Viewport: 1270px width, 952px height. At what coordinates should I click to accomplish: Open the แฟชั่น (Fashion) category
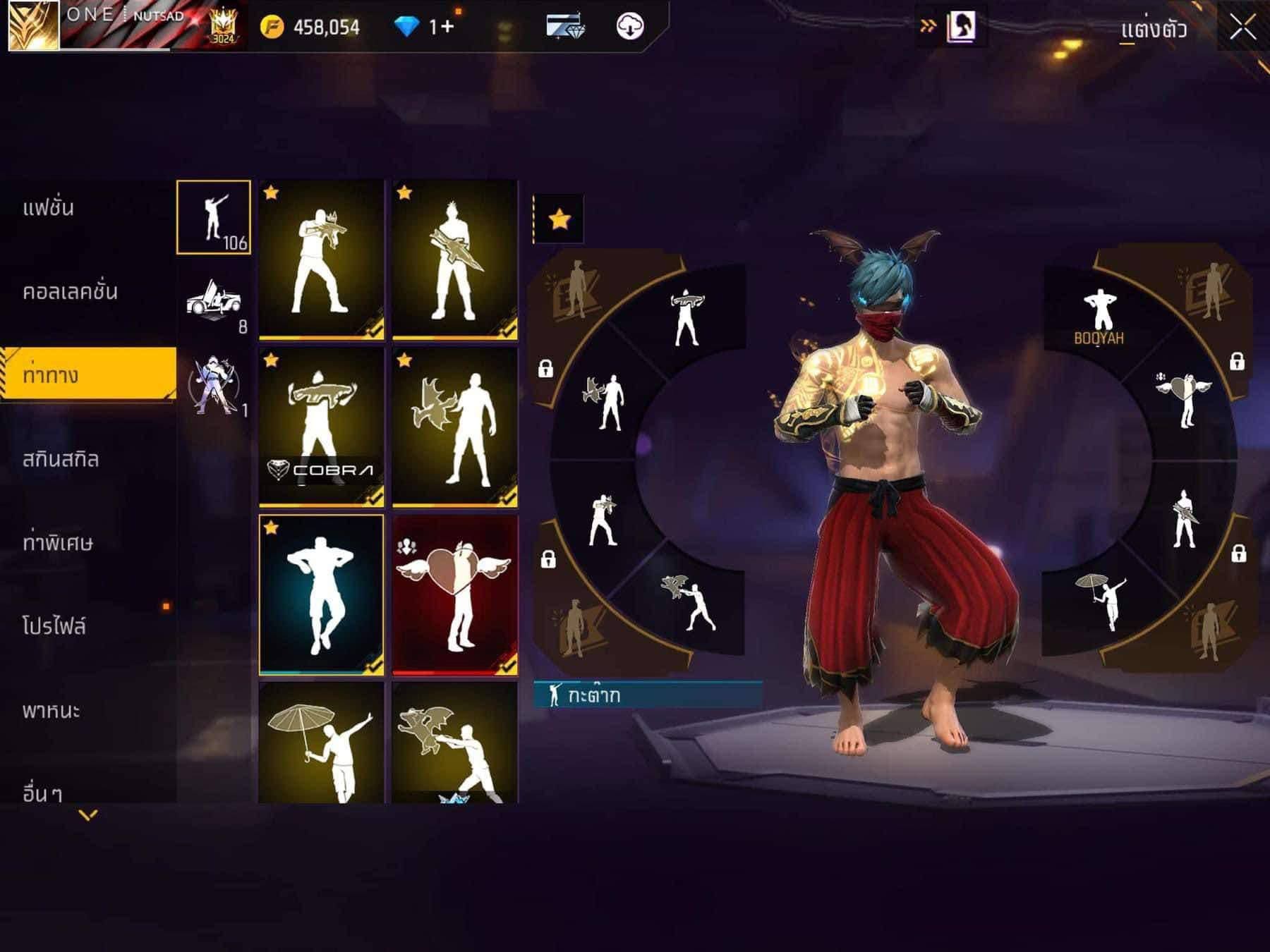[48, 208]
